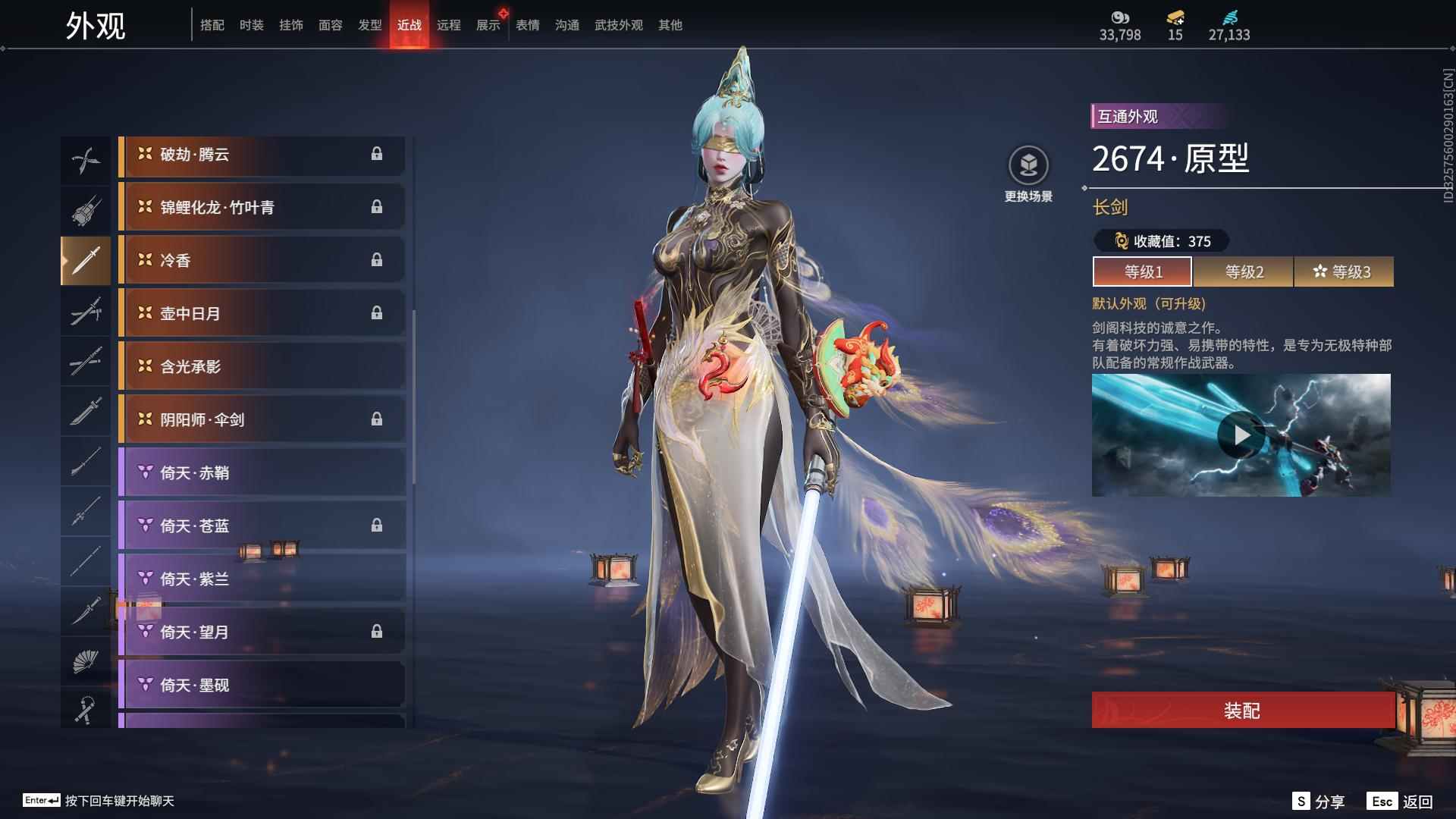The width and height of the screenshot is (1456, 819).
Task: Click the 更换场景 scene change button
Action: coord(1028,174)
